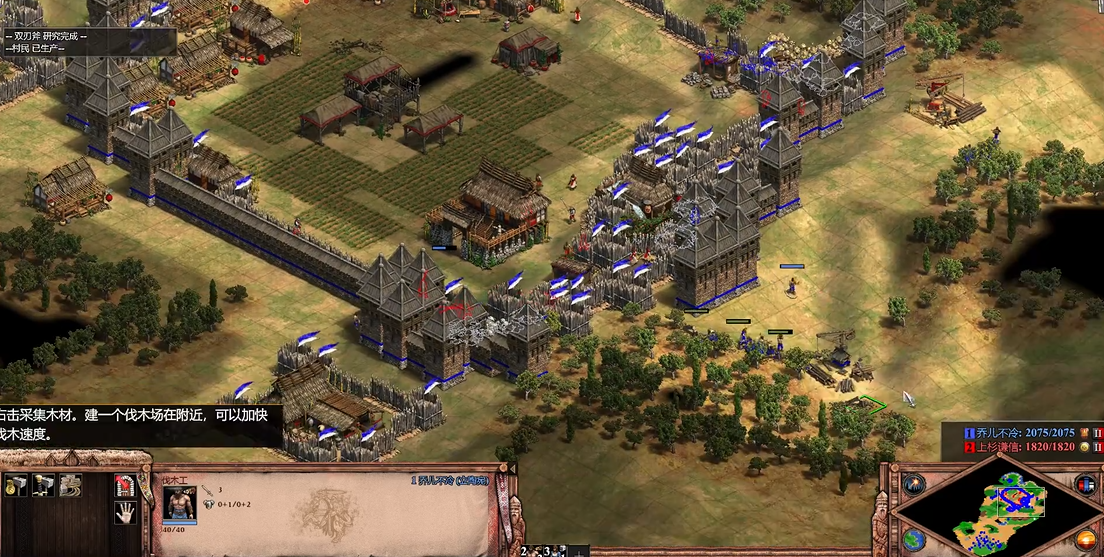This screenshot has width=1104, height=557.
Task: Toggle the banner colors button by minimap
Action: pyautogui.click(x=1085, y=485)
